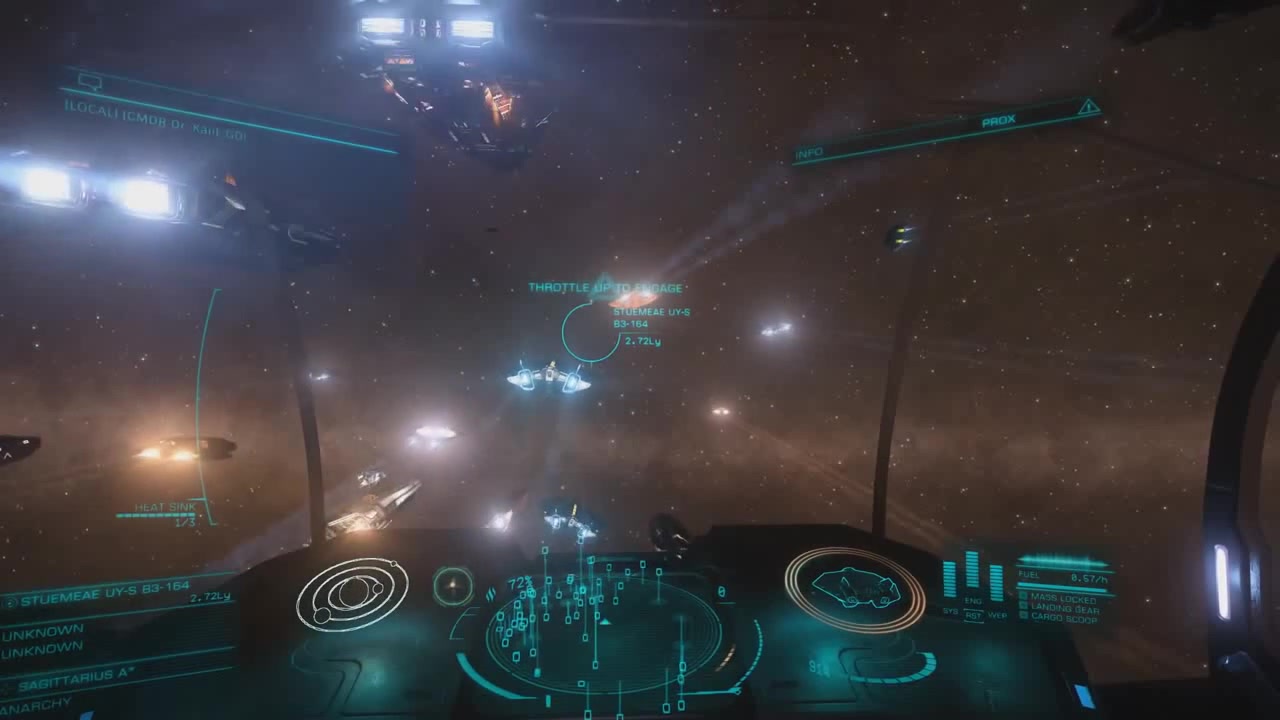This screenshot has height=720, width=1280.
Task: Toggle the Landing Gear indicator
Action: 1063,608
